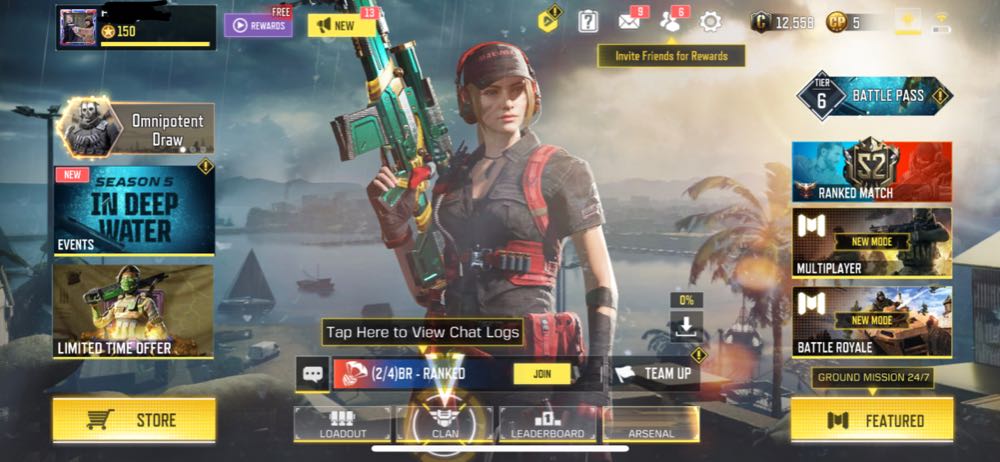Tap the Team Up button
Screen dimensions: 1000x462
click(656, 374)
